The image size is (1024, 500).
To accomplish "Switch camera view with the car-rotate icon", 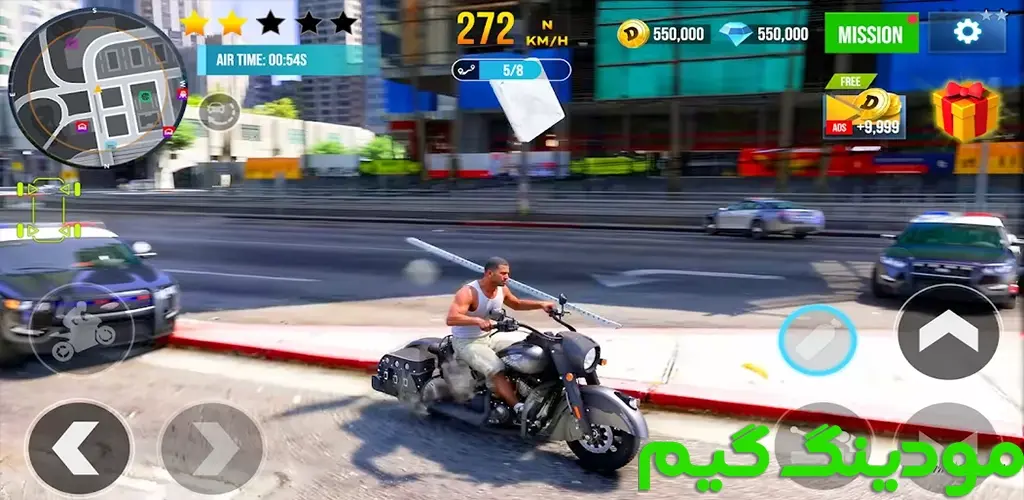I will pos(218,111).
